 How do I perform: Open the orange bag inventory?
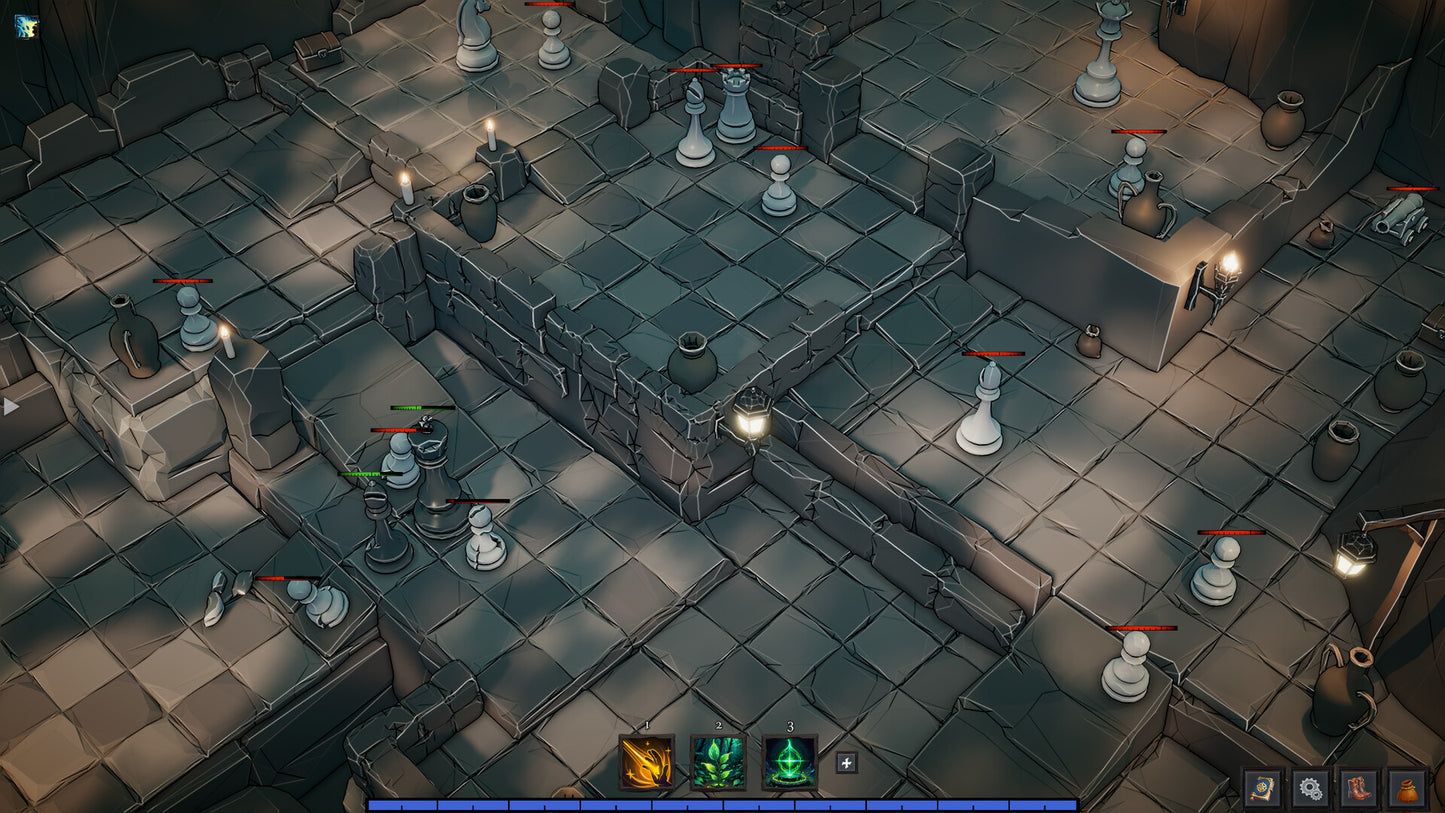(x=1406, y=788)
